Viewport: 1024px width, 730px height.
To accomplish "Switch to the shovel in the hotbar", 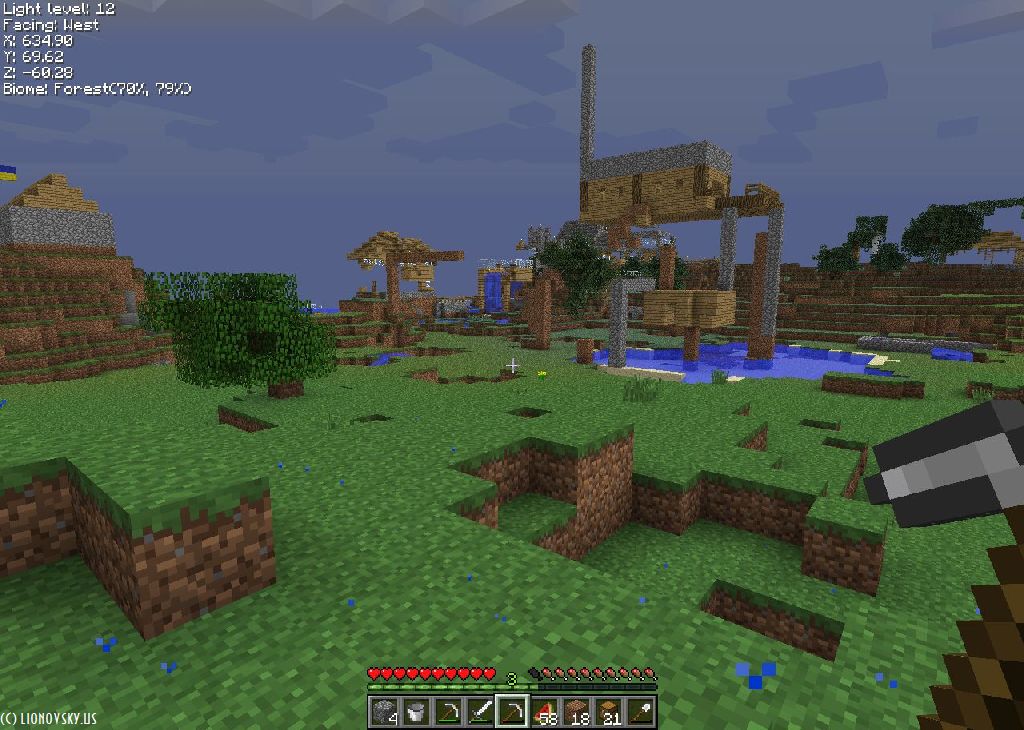I will tap(640, 712).
